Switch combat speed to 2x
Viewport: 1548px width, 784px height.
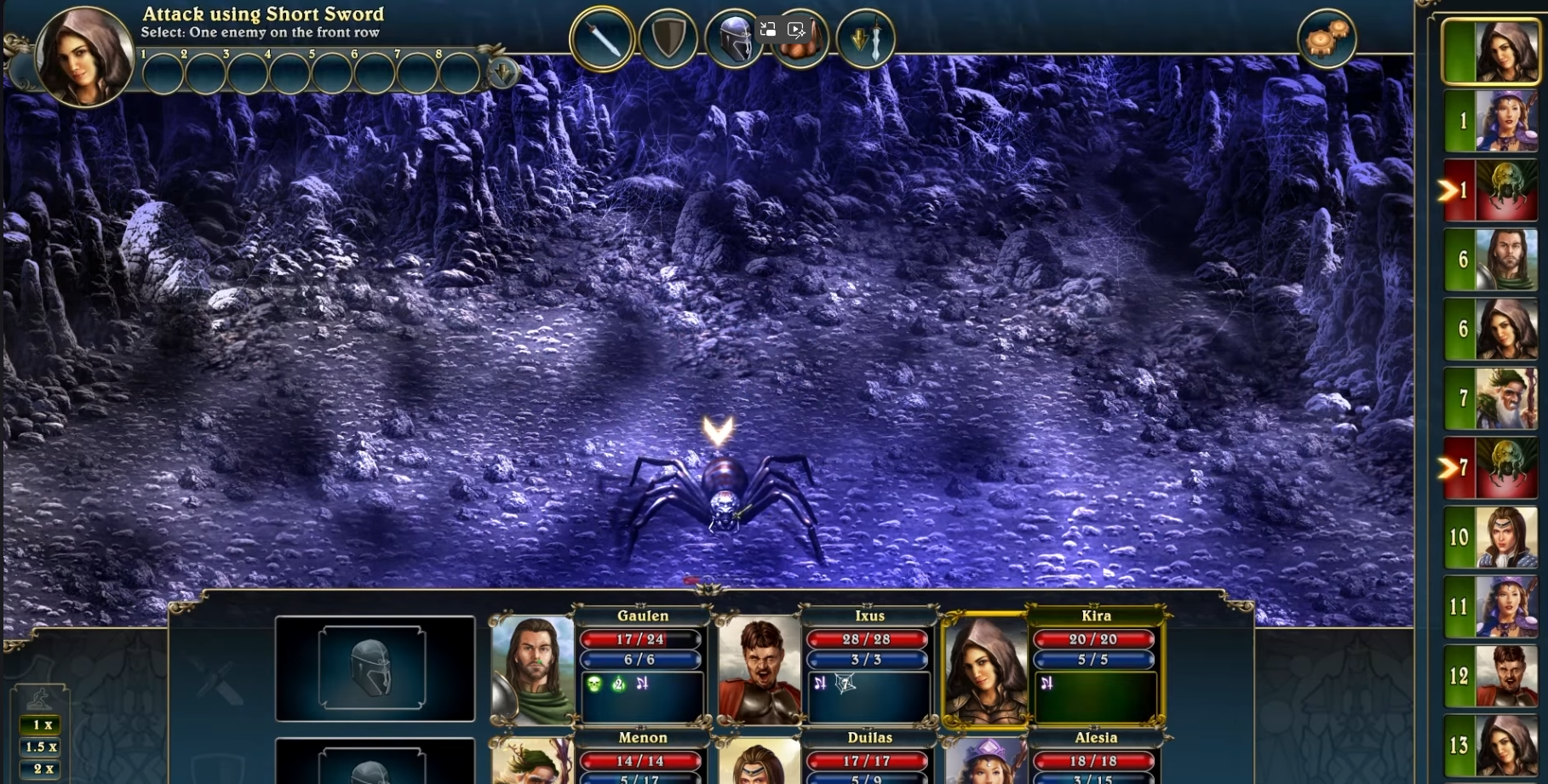pyautogui.click(x=41, y=769)
